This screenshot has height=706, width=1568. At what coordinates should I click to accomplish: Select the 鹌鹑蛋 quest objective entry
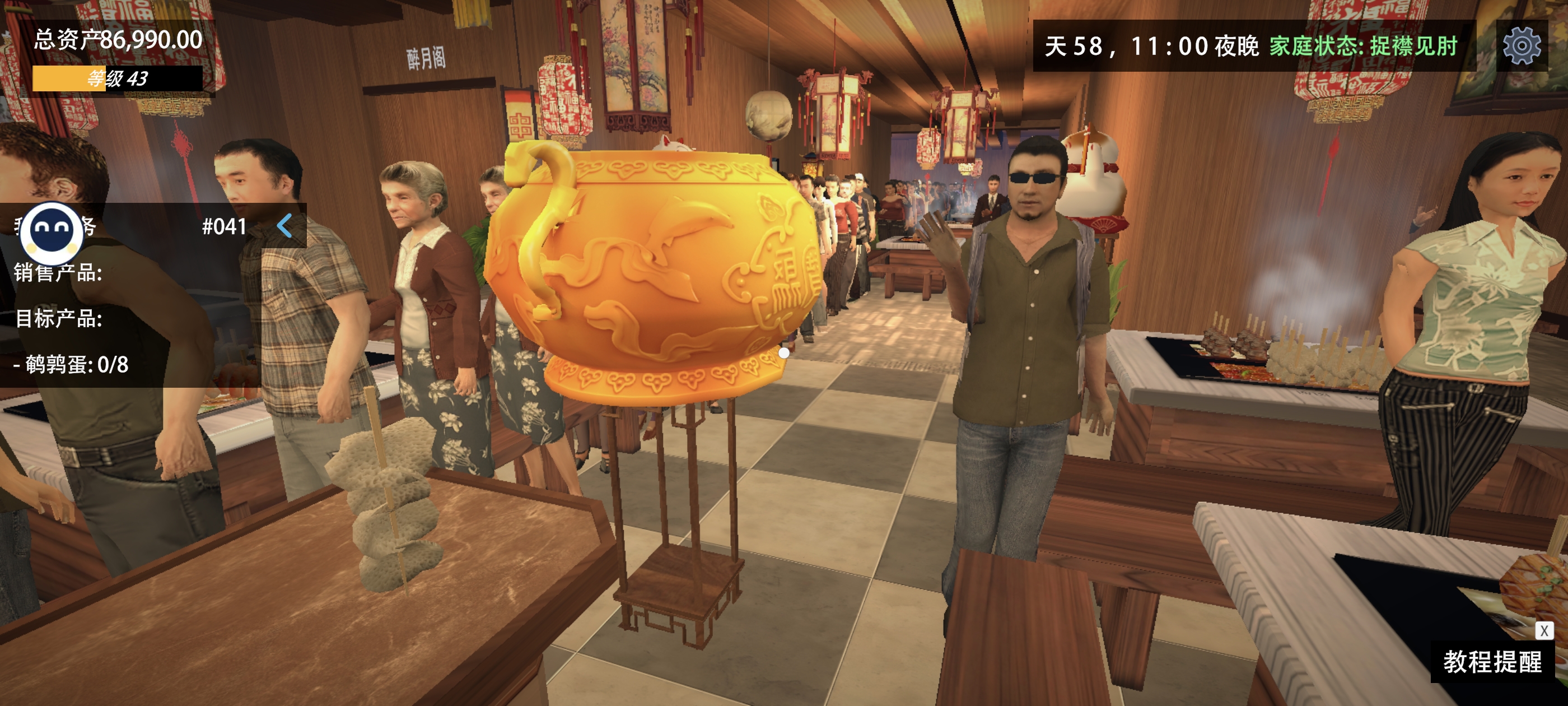[71, 364]
